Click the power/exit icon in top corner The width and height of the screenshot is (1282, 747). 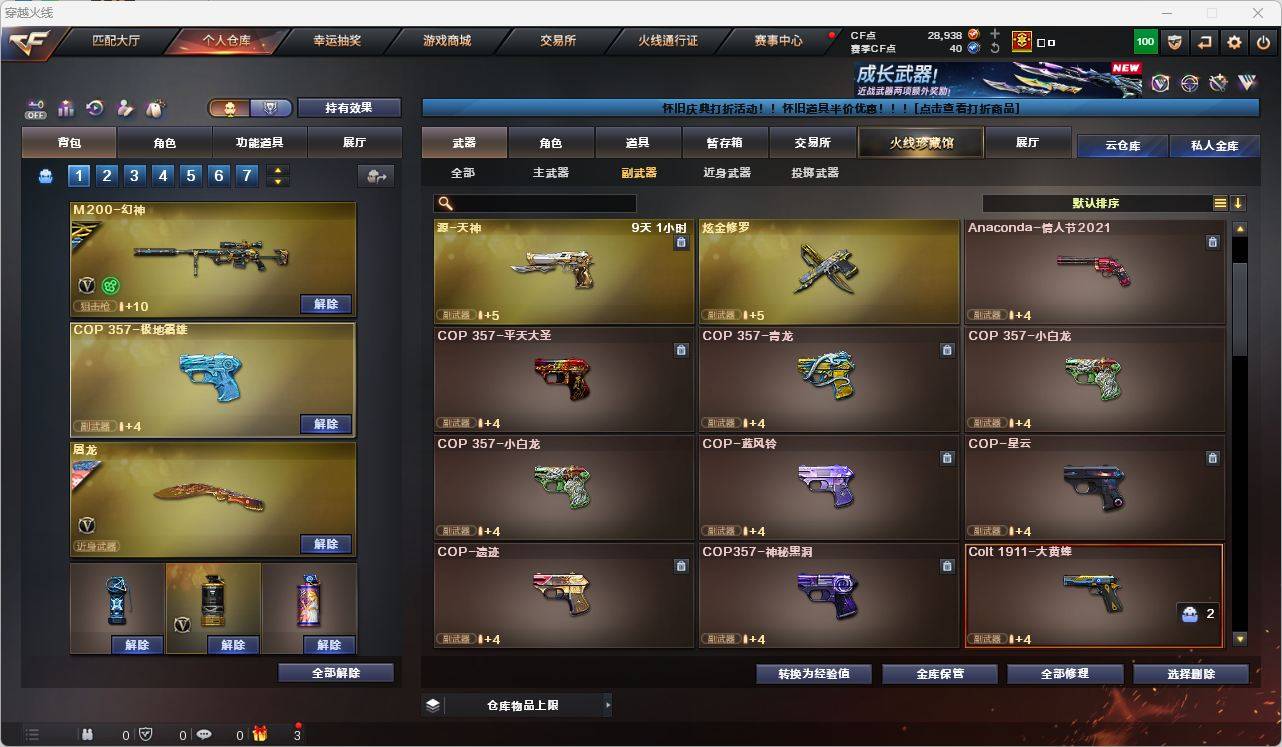point(1262,42)
